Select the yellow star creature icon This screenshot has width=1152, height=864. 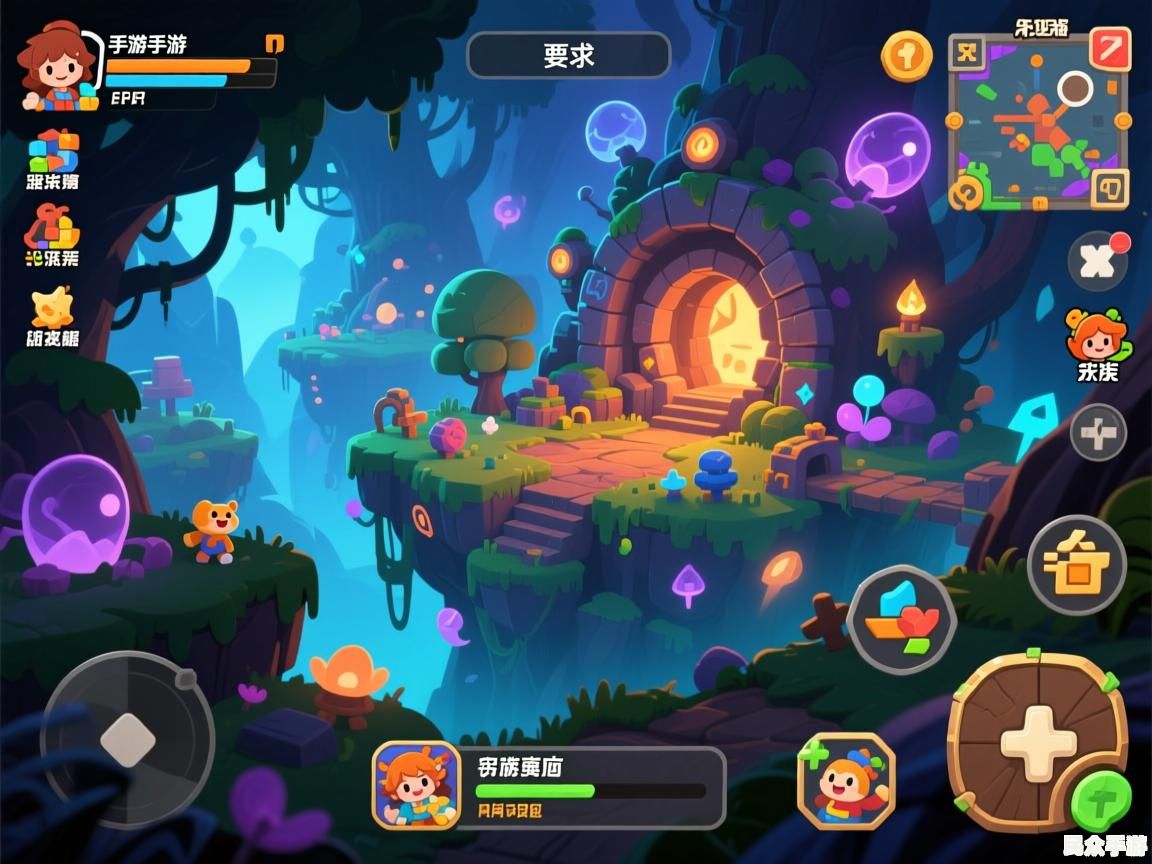[x=52, y=308]
